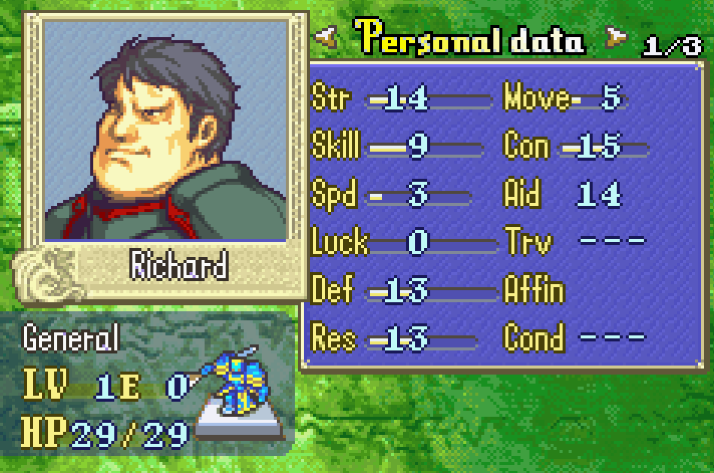Viewport: 714px width, 473px height.
Task: Click the left arrow beside Personal data
Action: [x=325, y=41]
